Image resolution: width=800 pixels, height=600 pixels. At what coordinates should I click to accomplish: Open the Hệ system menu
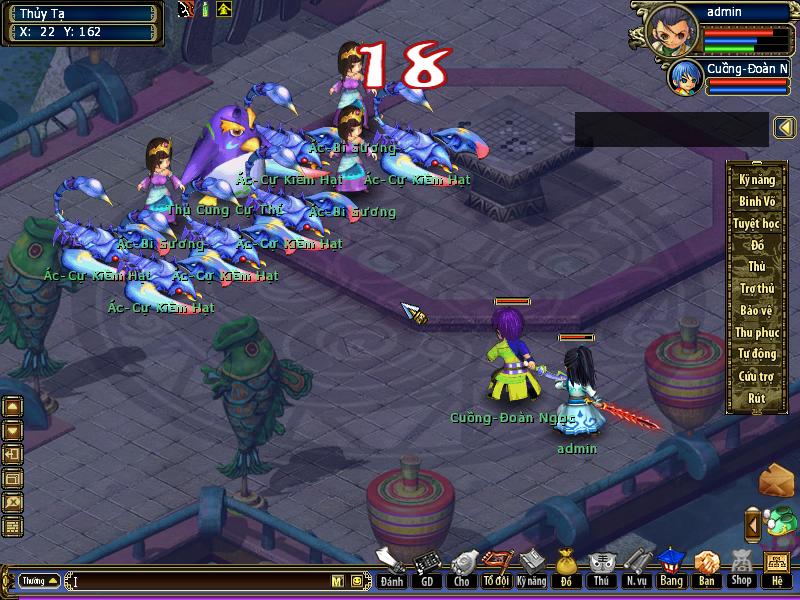point(776,567)
